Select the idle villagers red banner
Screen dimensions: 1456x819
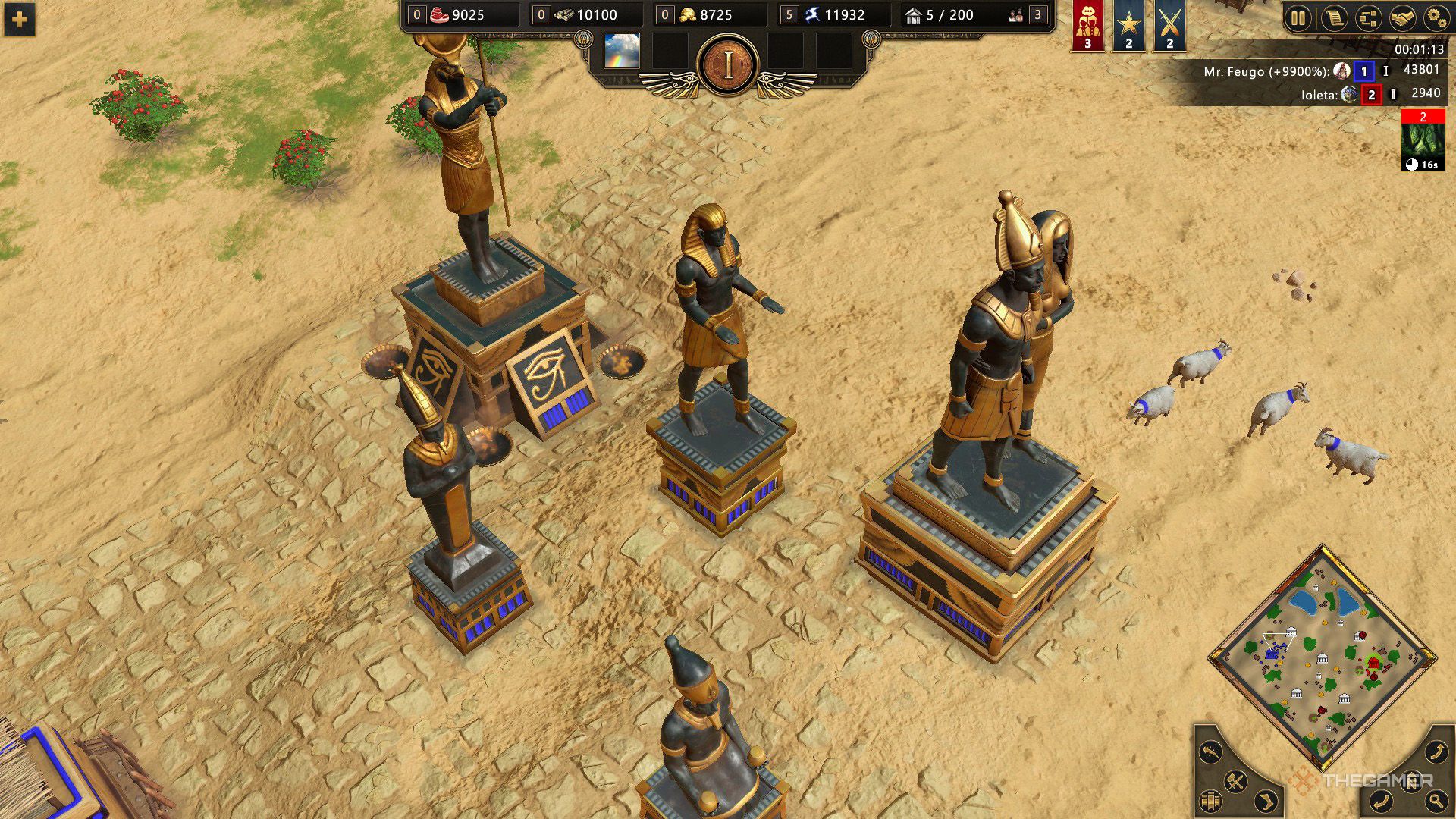coord(1087,27)
